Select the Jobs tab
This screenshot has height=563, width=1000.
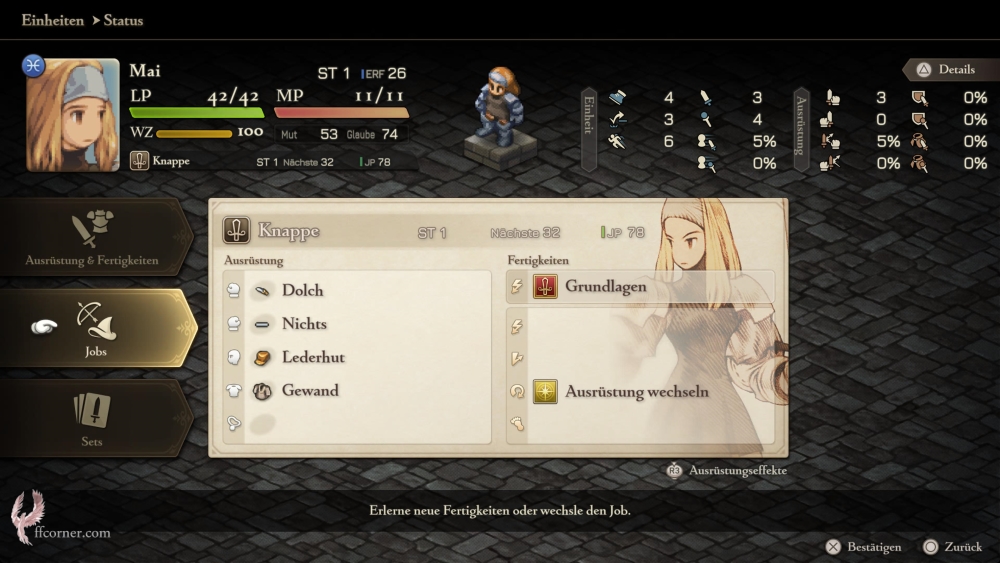pyautogui.click(x=96, y=329)
